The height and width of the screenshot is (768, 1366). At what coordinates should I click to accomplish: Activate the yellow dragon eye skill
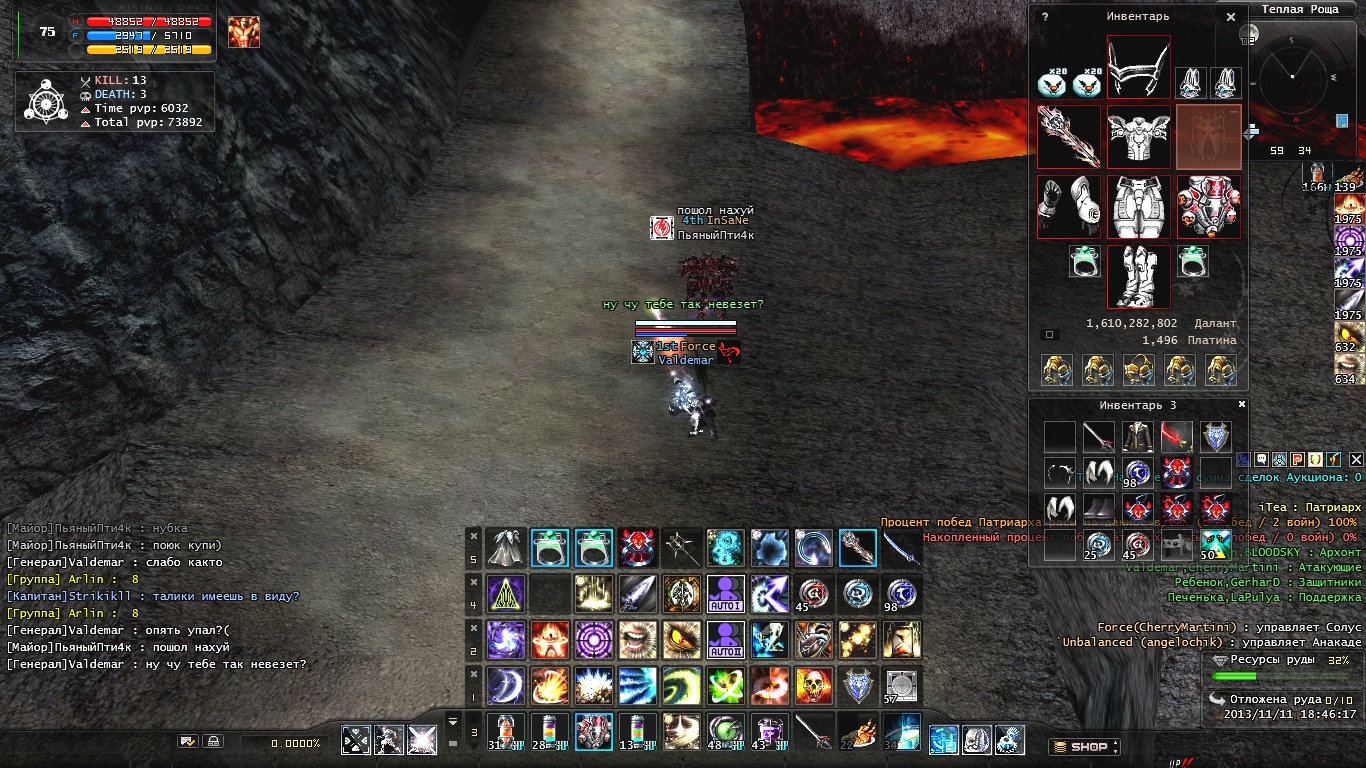click(681, 640)
